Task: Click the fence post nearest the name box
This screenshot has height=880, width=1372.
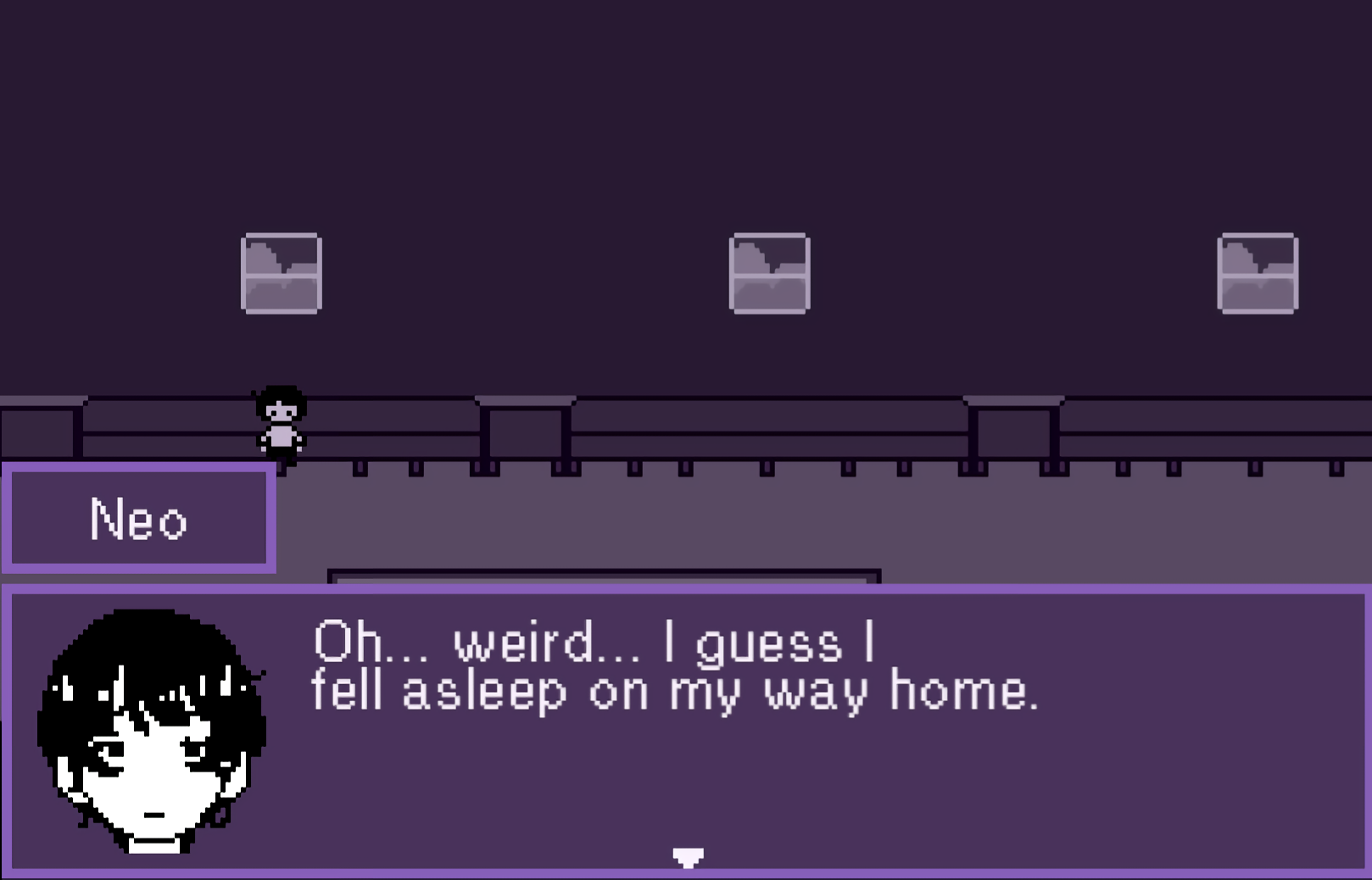Action: tap(360, 469)
